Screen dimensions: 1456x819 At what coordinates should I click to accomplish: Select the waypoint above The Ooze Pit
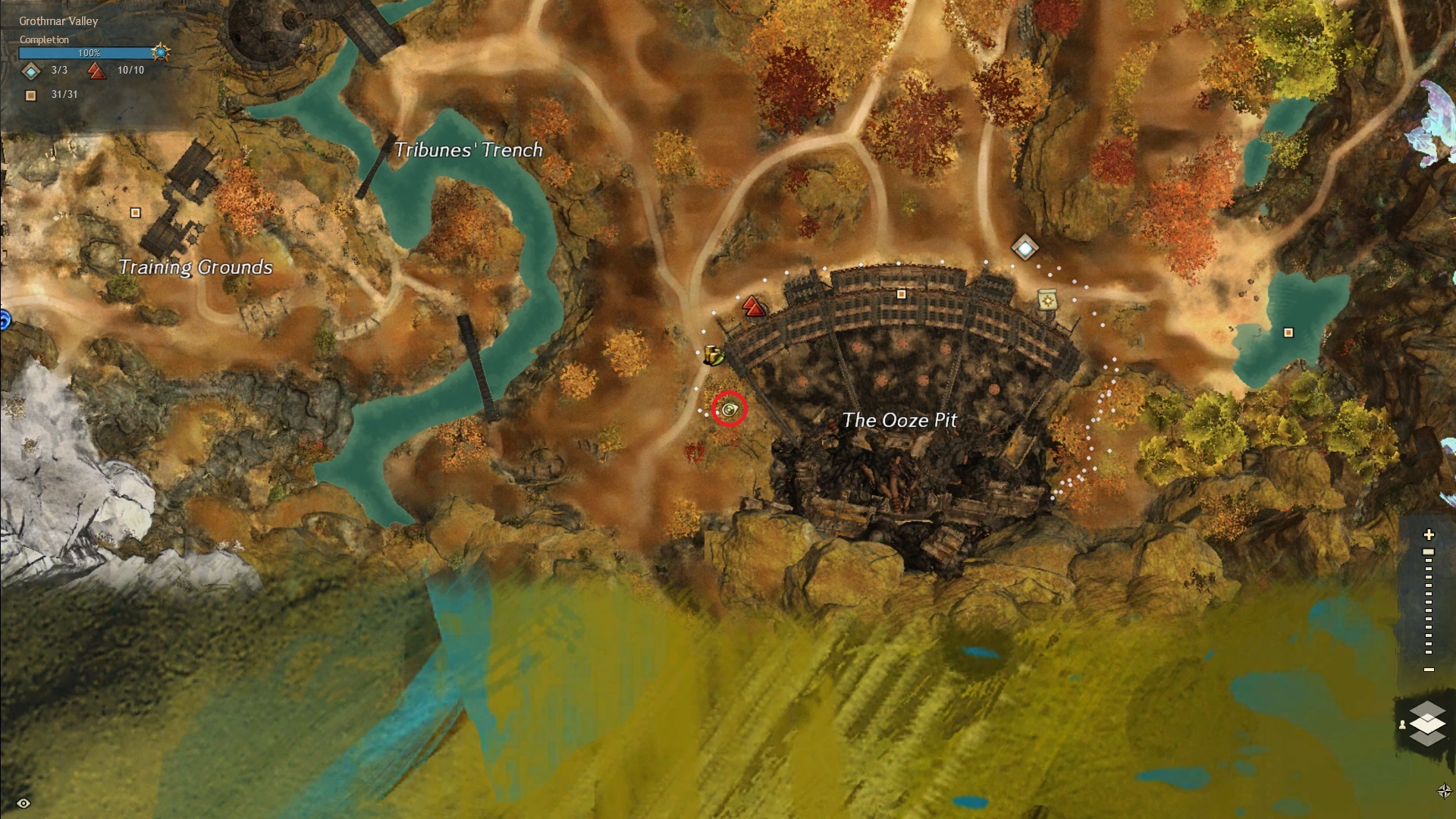[1025, 247]
